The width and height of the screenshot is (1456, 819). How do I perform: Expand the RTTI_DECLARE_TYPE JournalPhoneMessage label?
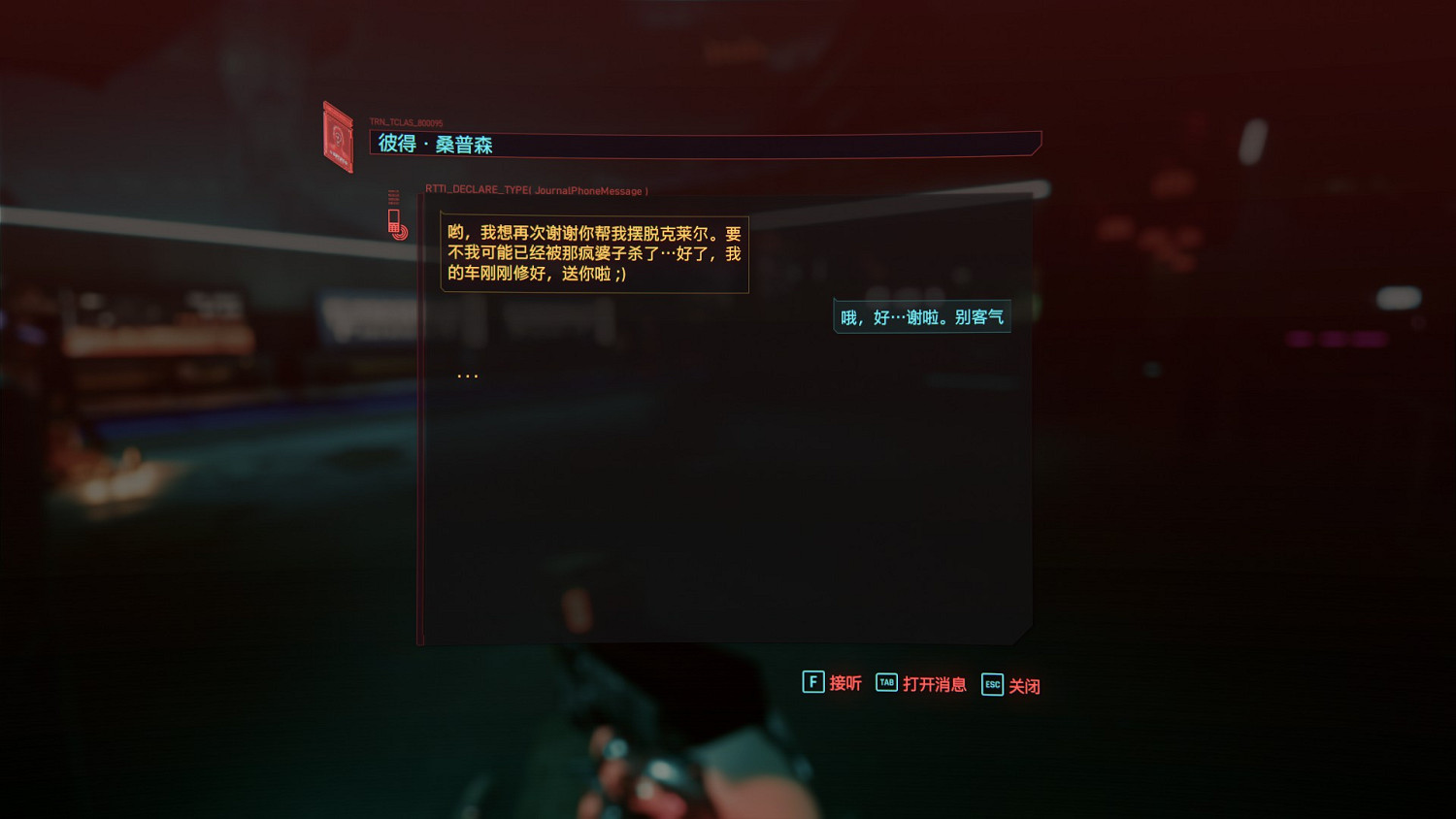[534, 190]
